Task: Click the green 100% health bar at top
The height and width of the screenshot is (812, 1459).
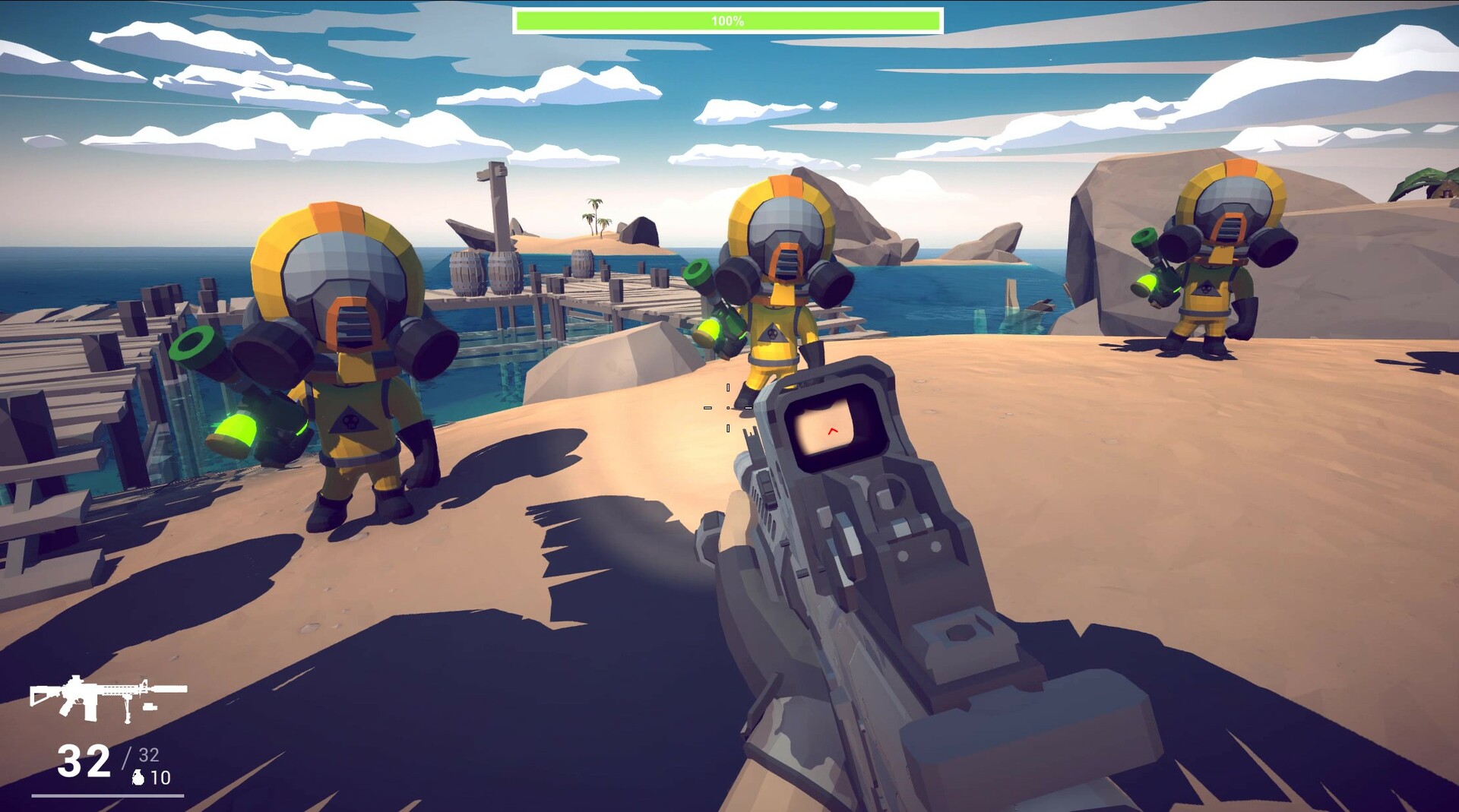Action: point(728,19)
